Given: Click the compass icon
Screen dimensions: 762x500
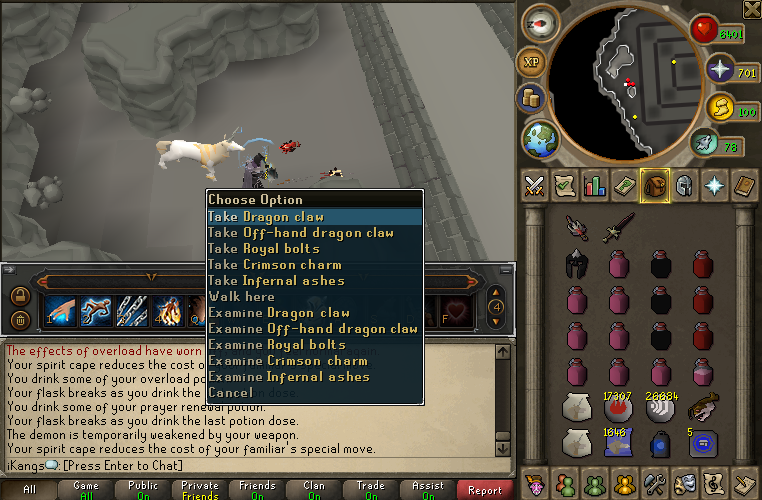Looking at the screenshot, I should pos(543,20).
